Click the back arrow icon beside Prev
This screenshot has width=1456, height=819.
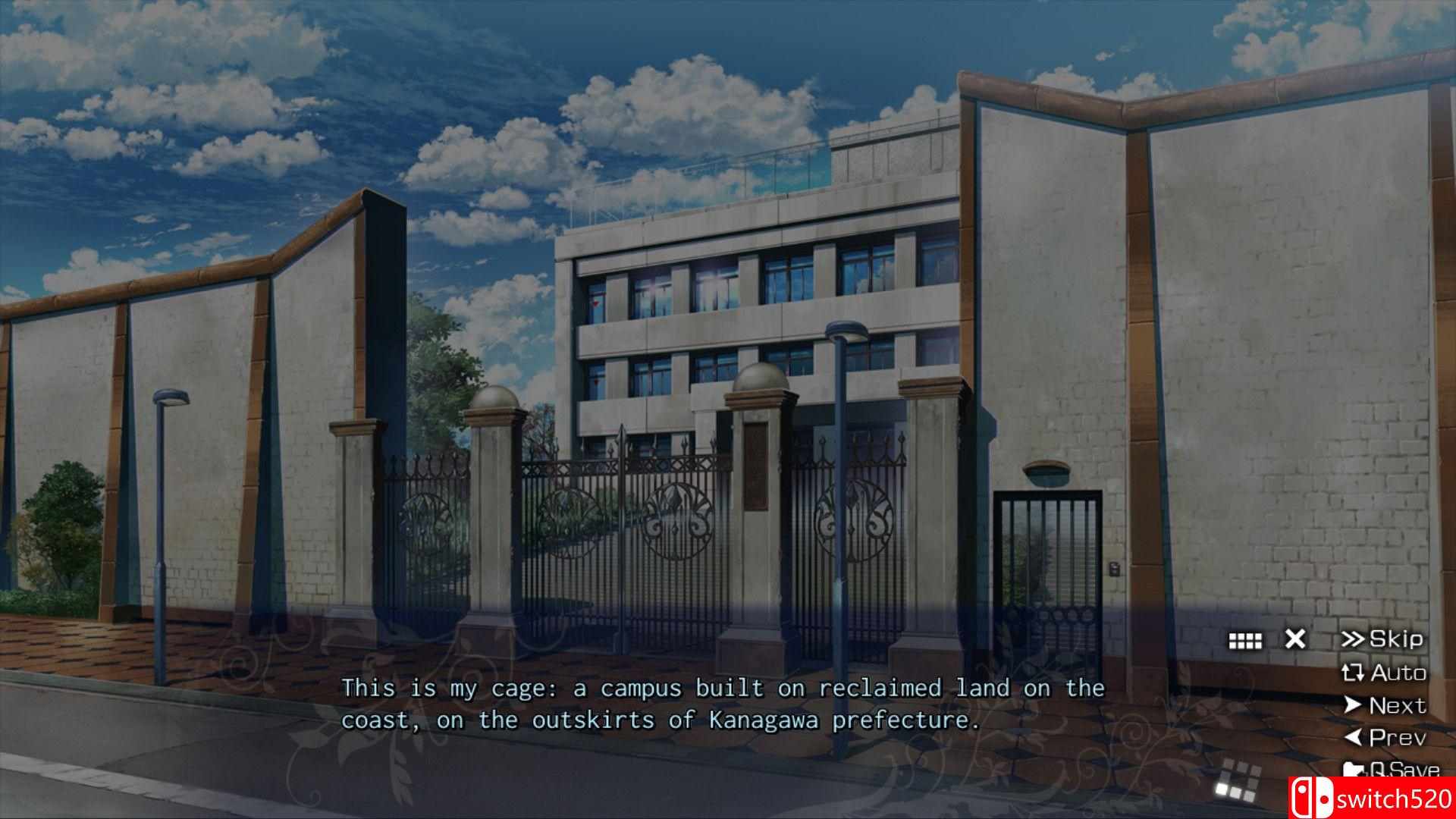(1354, 739)
